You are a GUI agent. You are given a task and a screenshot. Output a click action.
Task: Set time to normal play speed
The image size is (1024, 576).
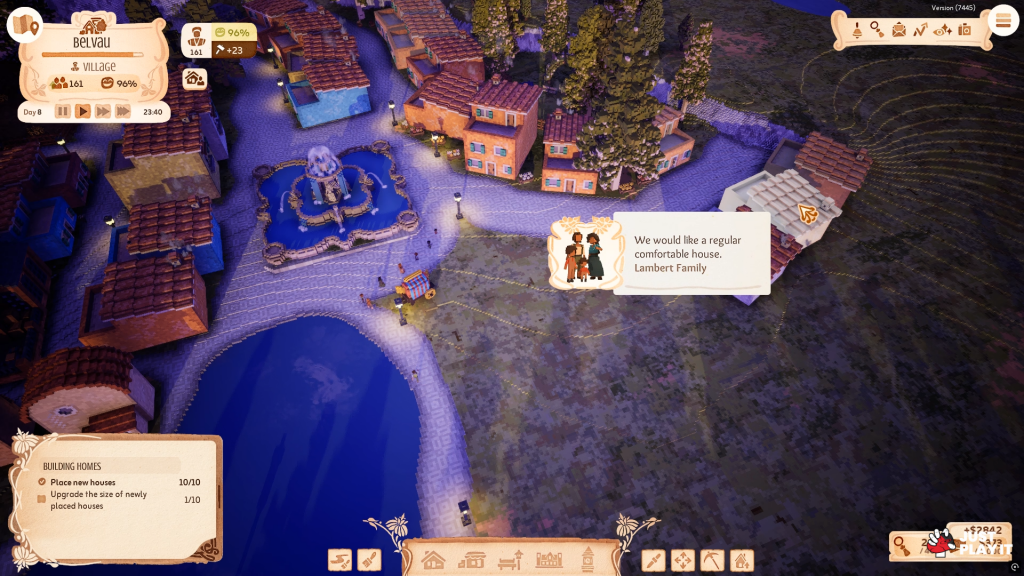point(83,111)
